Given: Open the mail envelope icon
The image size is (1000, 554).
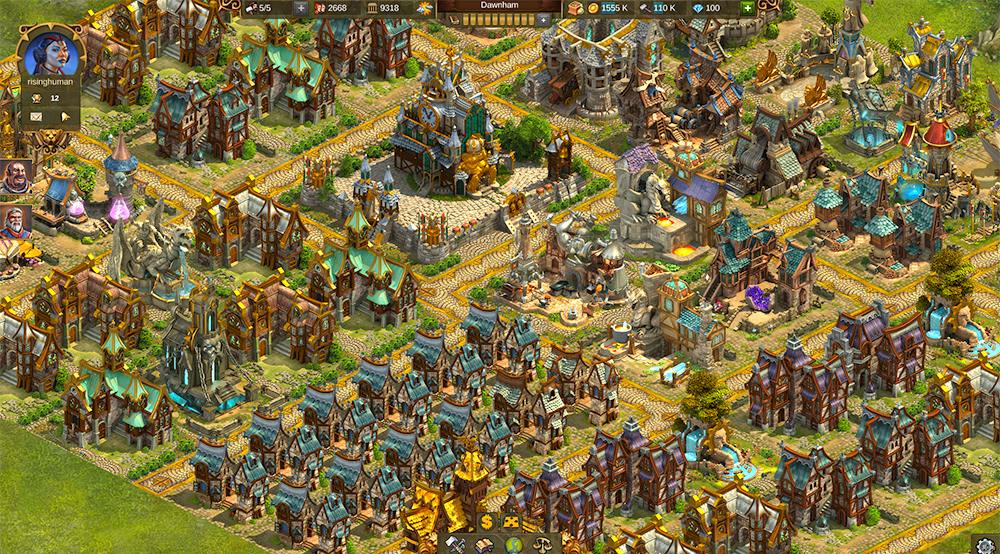Looking at the screenshot, I should point(36,116).
